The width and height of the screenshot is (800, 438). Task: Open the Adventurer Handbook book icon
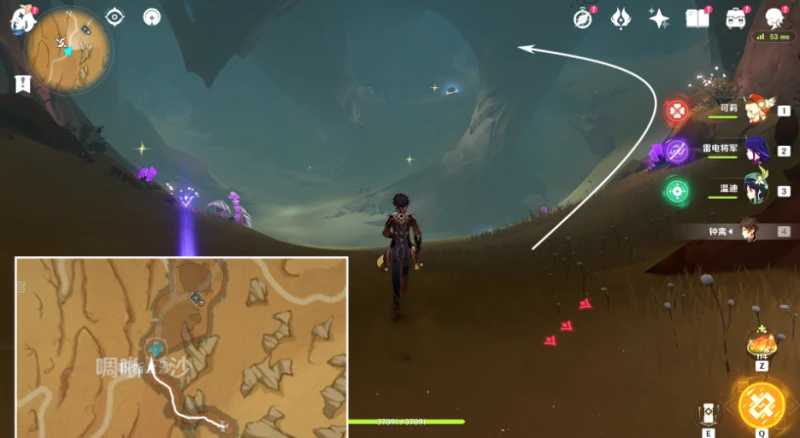697,18
